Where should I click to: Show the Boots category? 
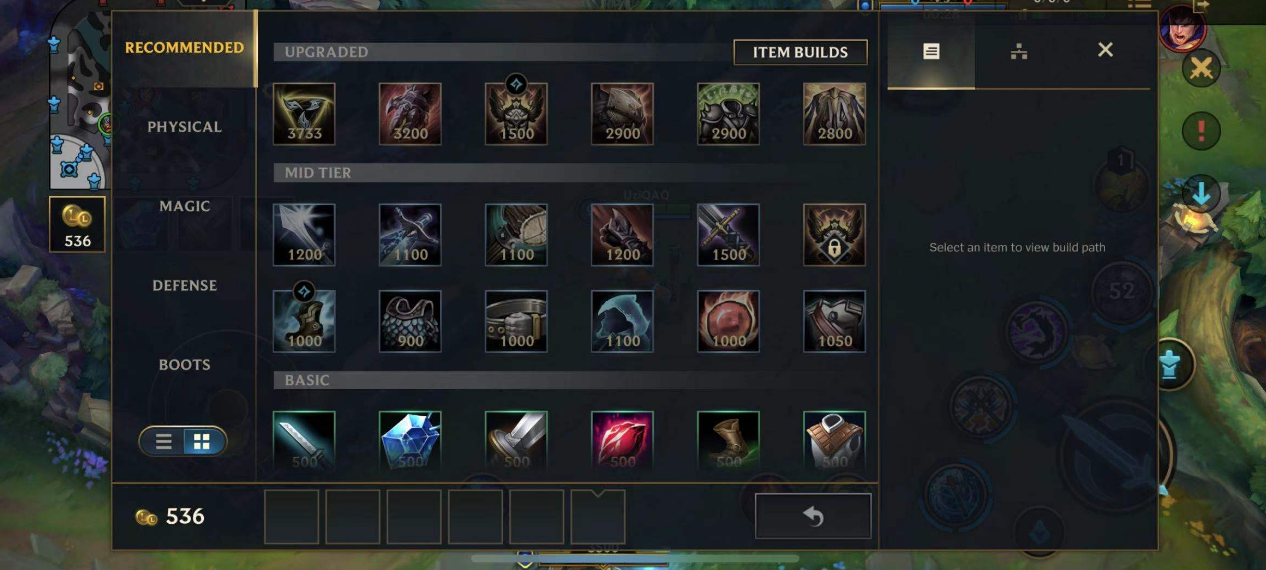click(x=184, y=364)
